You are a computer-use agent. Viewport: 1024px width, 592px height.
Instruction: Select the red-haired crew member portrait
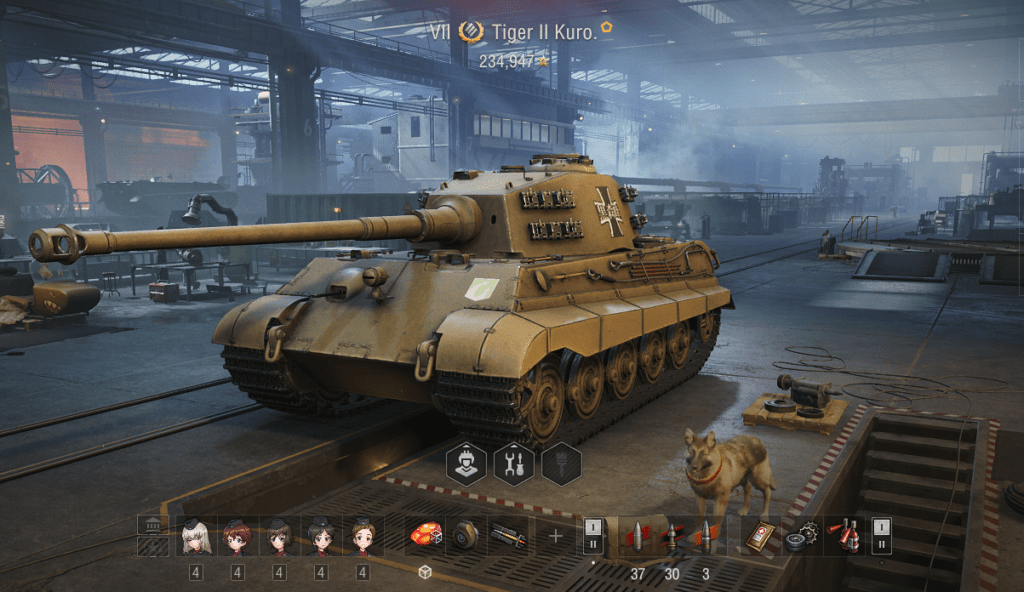237,537
